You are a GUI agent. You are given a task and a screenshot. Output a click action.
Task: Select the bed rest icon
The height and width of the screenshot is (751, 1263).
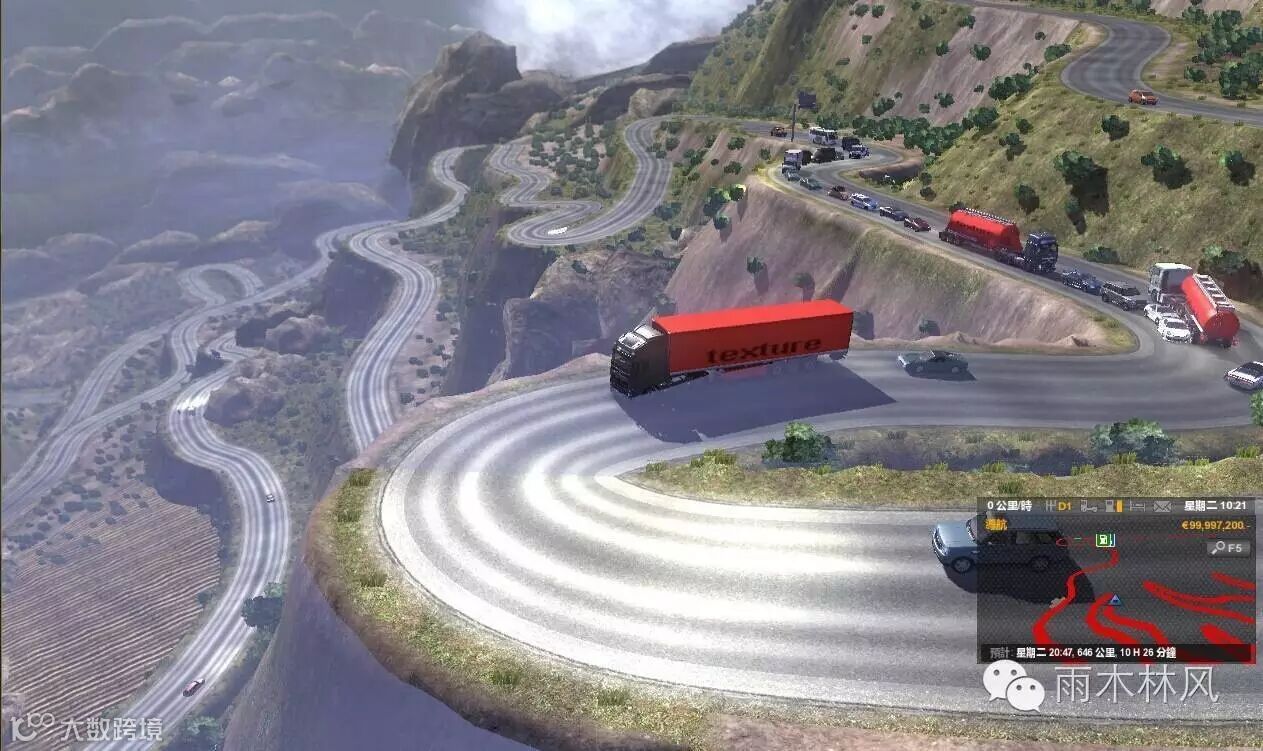point(1137,506)
